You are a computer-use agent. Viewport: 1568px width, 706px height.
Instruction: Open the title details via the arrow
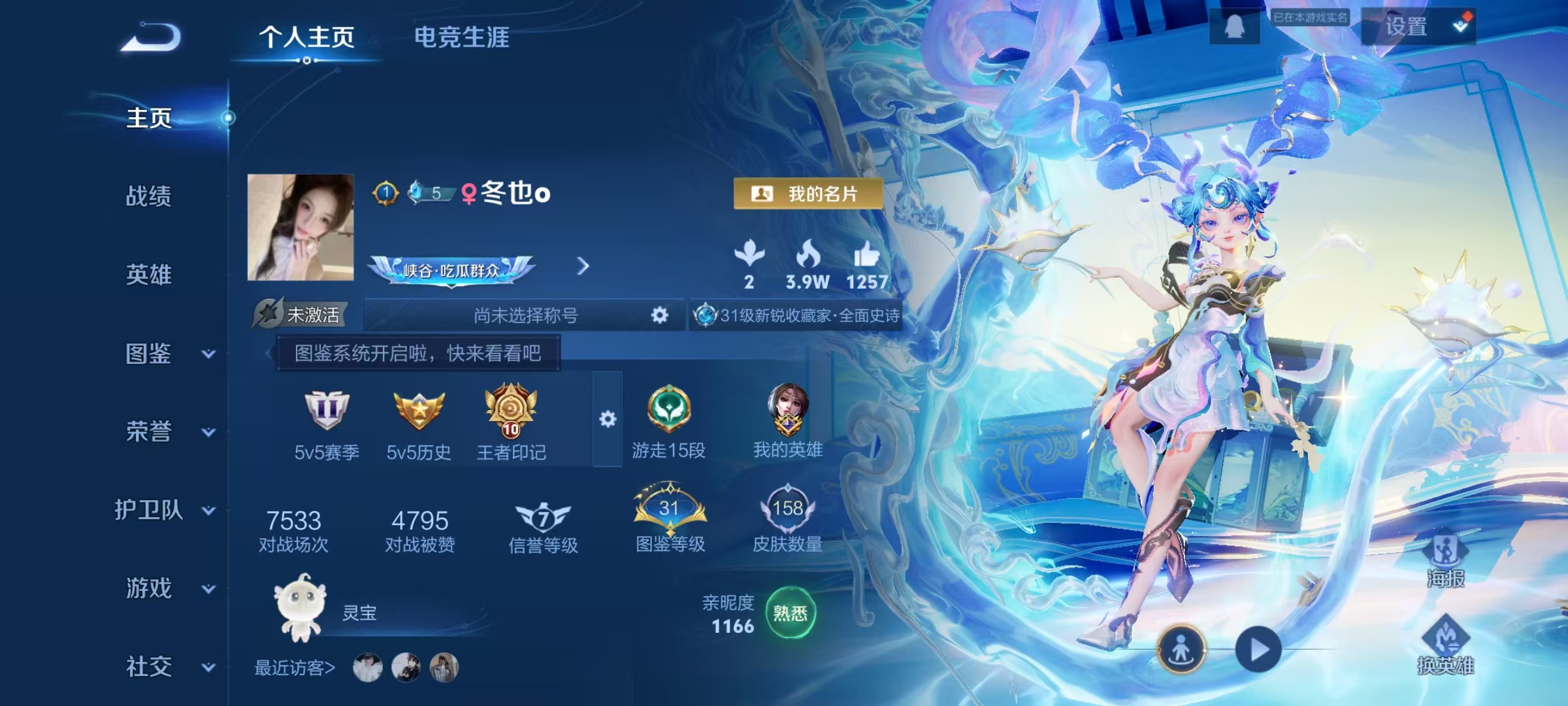(583, 266)
